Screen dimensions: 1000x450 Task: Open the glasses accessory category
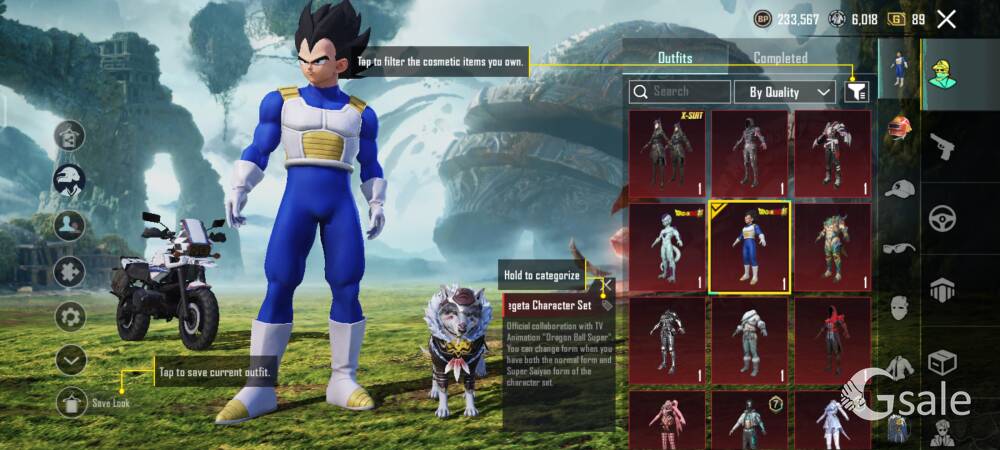click(x=900, y=249)
